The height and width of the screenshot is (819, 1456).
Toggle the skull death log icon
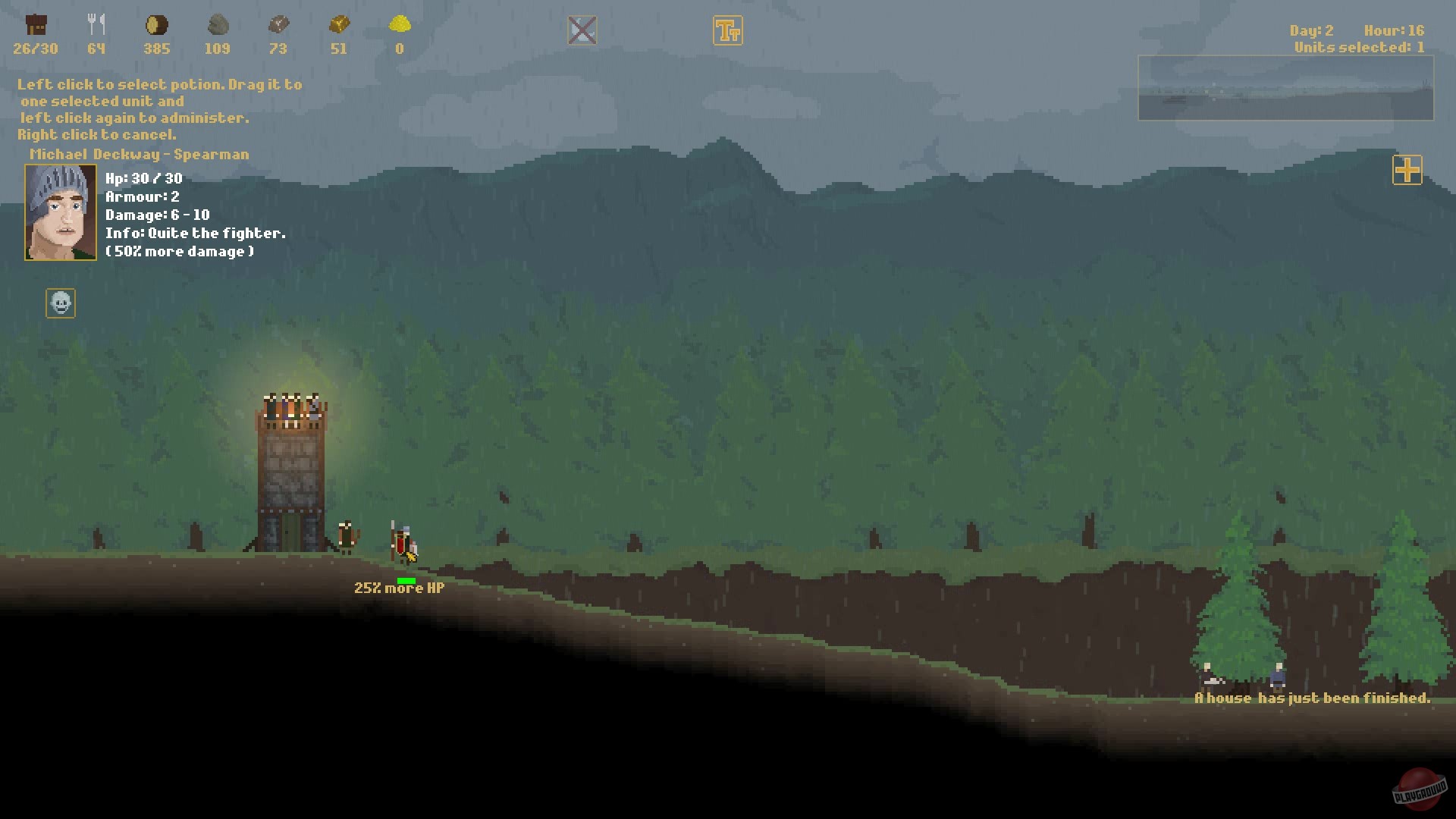60,303
